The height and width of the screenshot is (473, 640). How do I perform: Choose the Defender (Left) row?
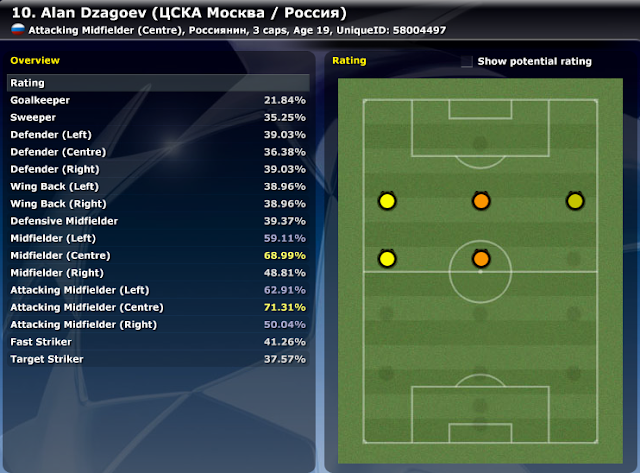[158, 135]
